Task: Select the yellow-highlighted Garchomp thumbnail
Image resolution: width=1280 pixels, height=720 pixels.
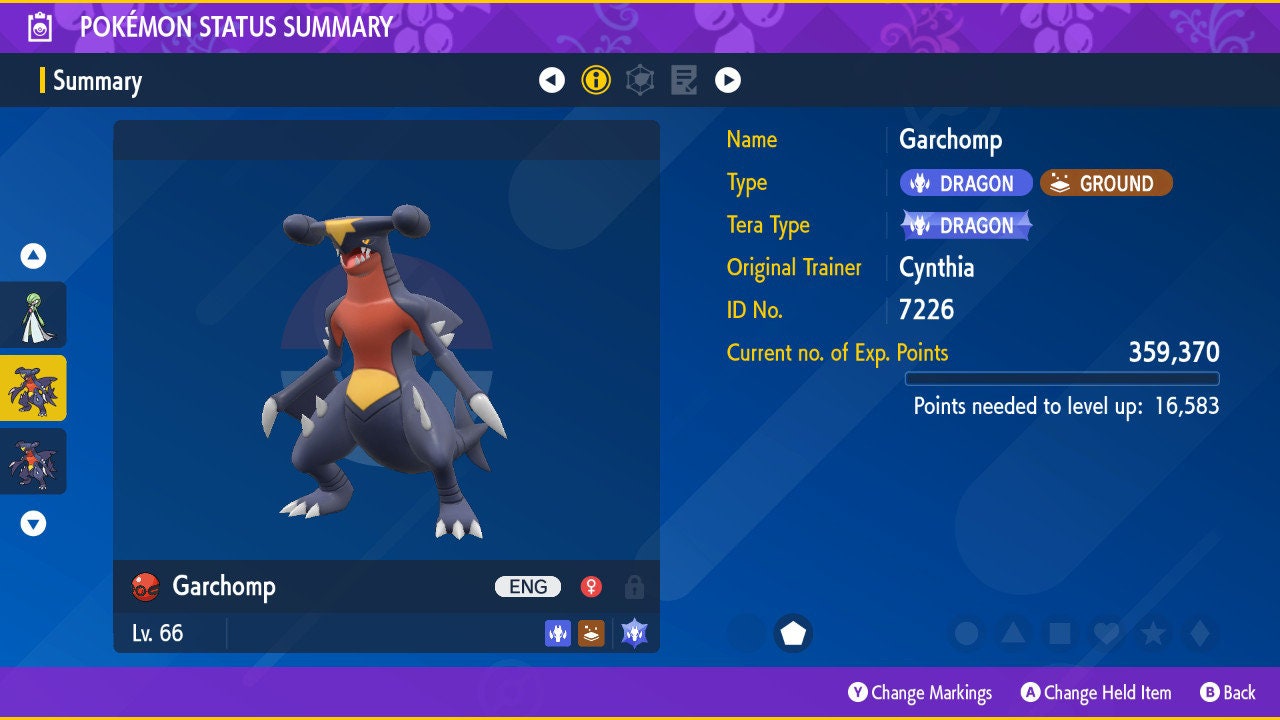Action: 33,388
